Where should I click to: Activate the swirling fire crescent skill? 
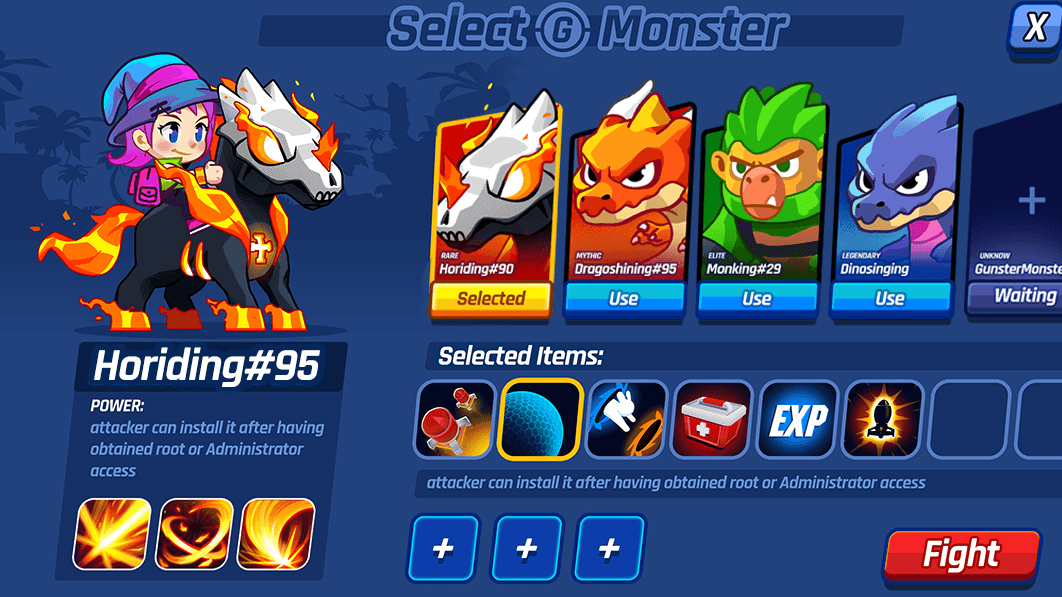[x=276, y=534]
